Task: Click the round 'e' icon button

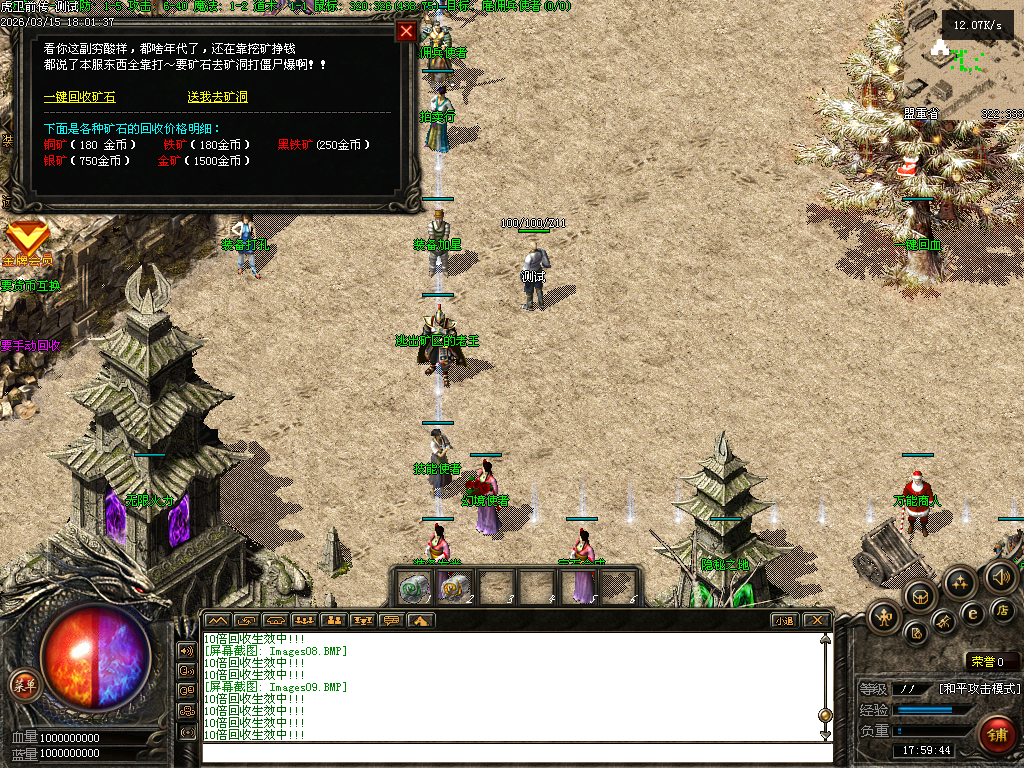Action: click(x=972, y=613)
